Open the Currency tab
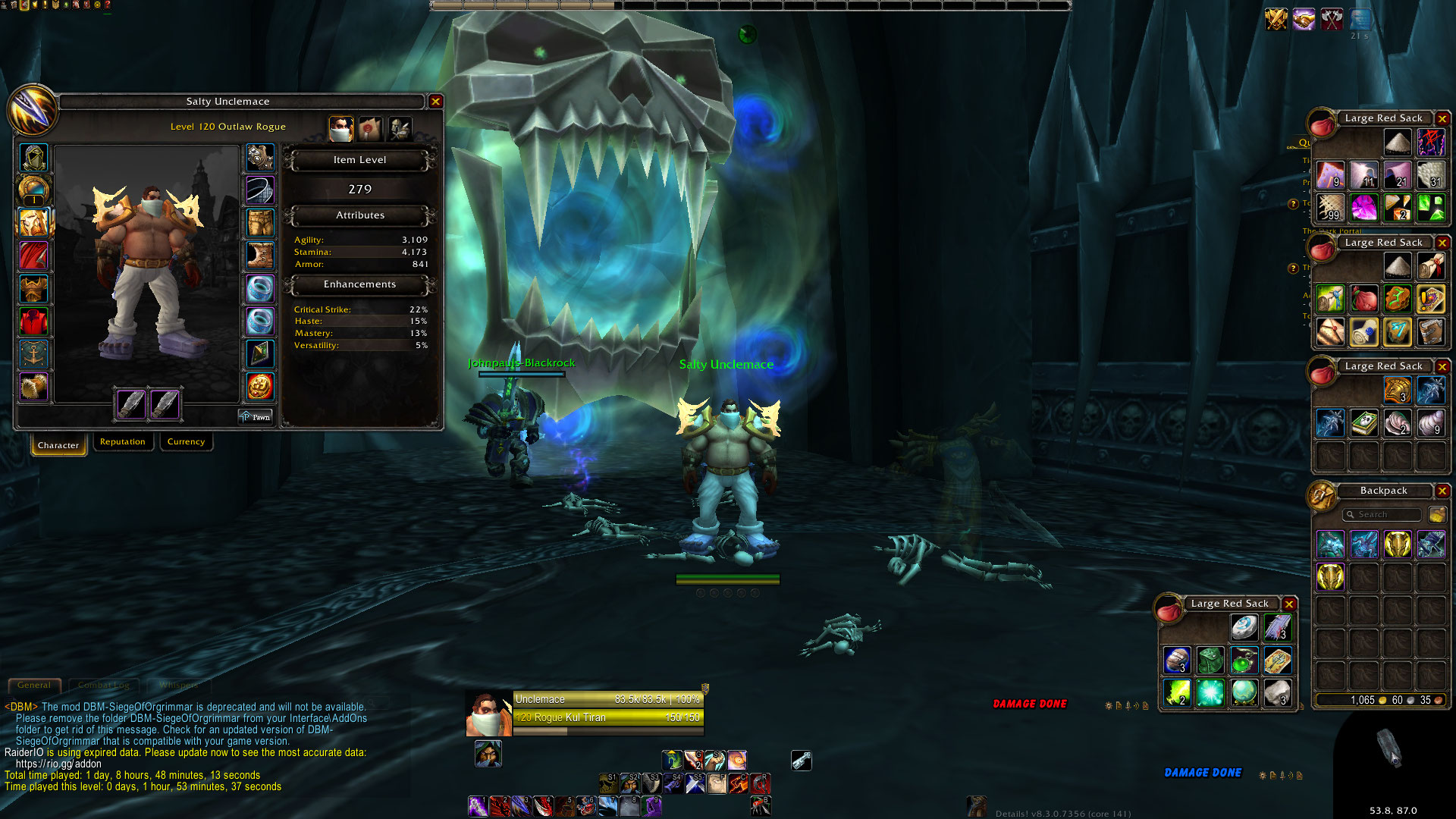This screenshot has height=819, width=1456. (186, 442)
